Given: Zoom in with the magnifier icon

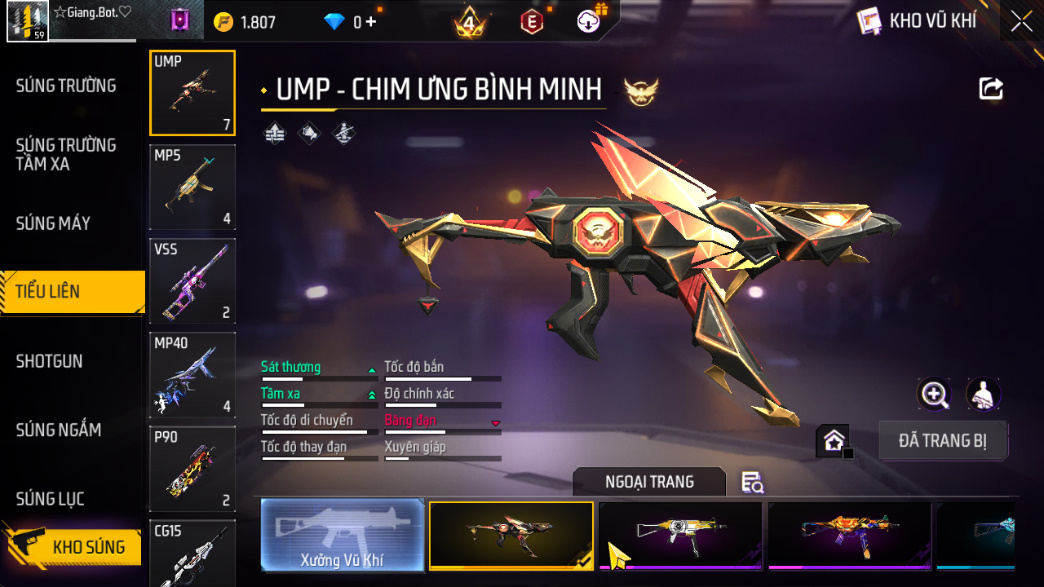Looking at the screenshot, I should pos(934,394).
